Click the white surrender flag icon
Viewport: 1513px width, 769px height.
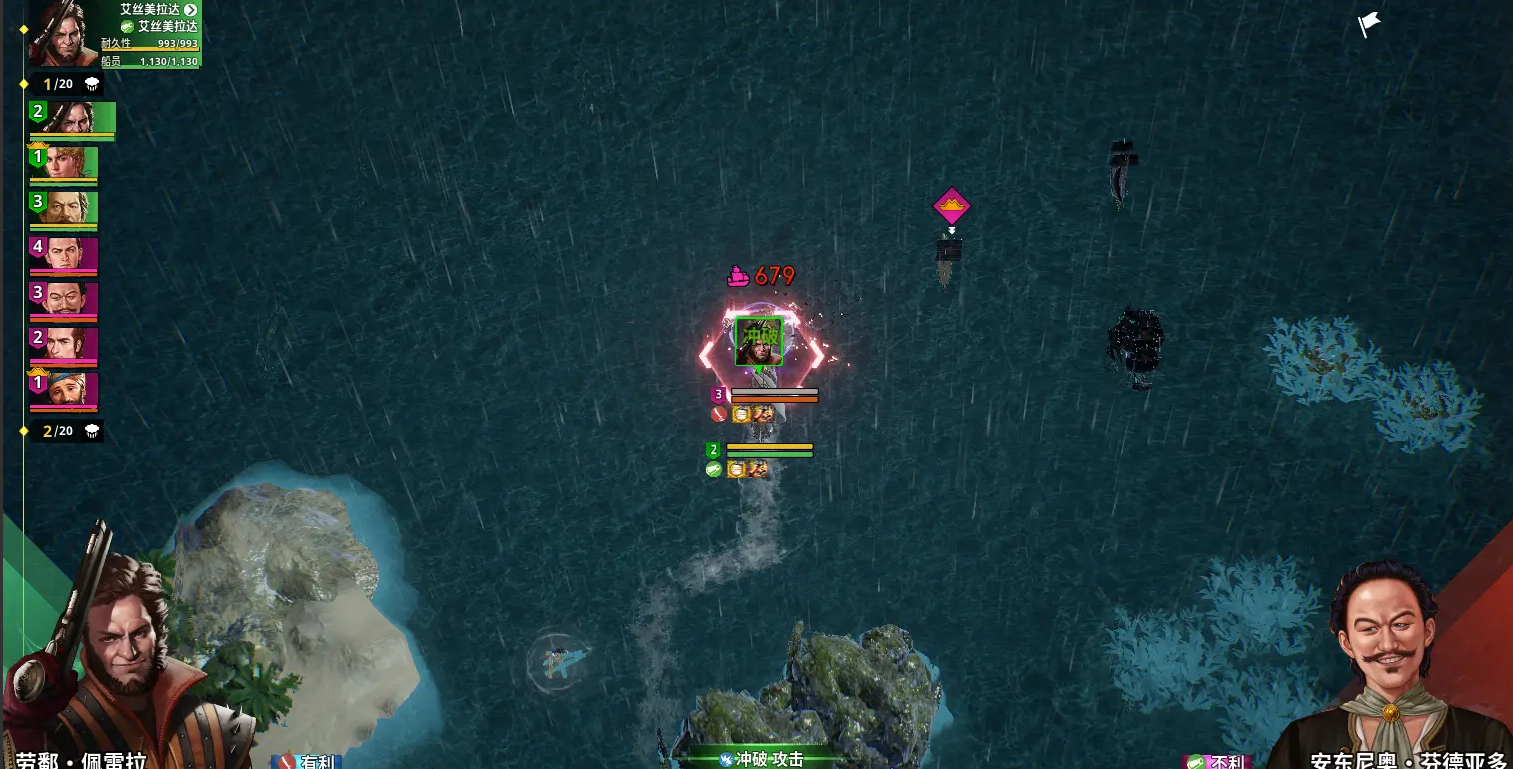click(x=1368, y=24)
